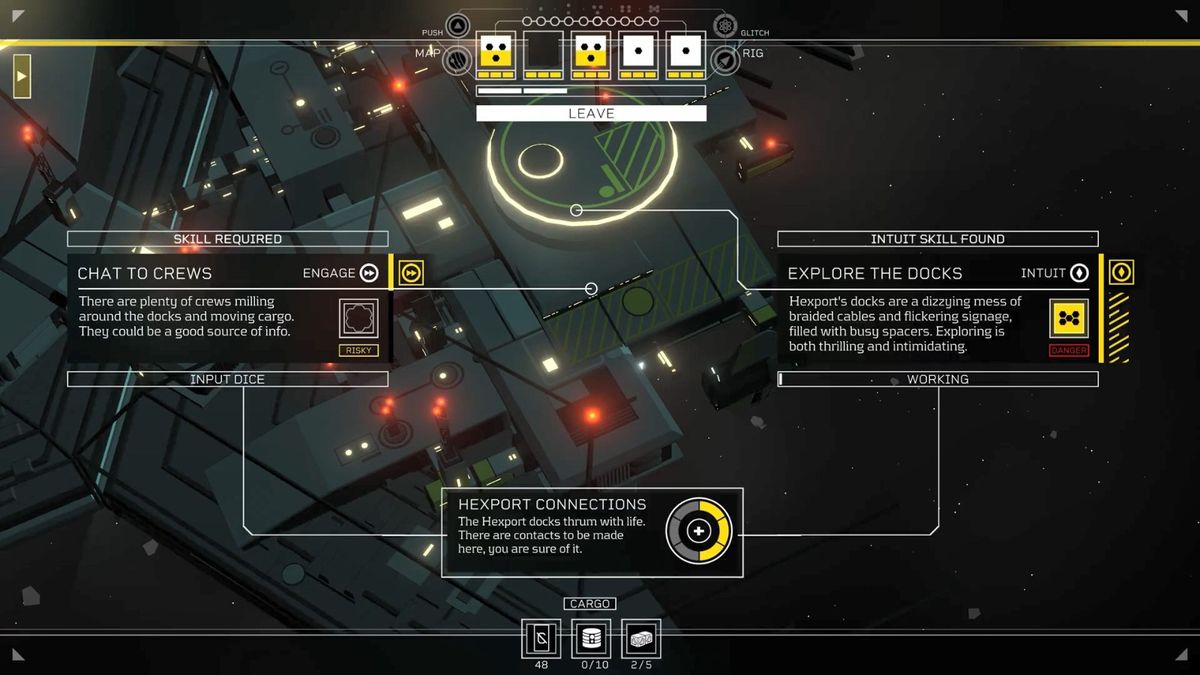Select the cargo crates slot
Image resolution: width=1200 pixels, height=675 pixels.
(x=641, y=638)
